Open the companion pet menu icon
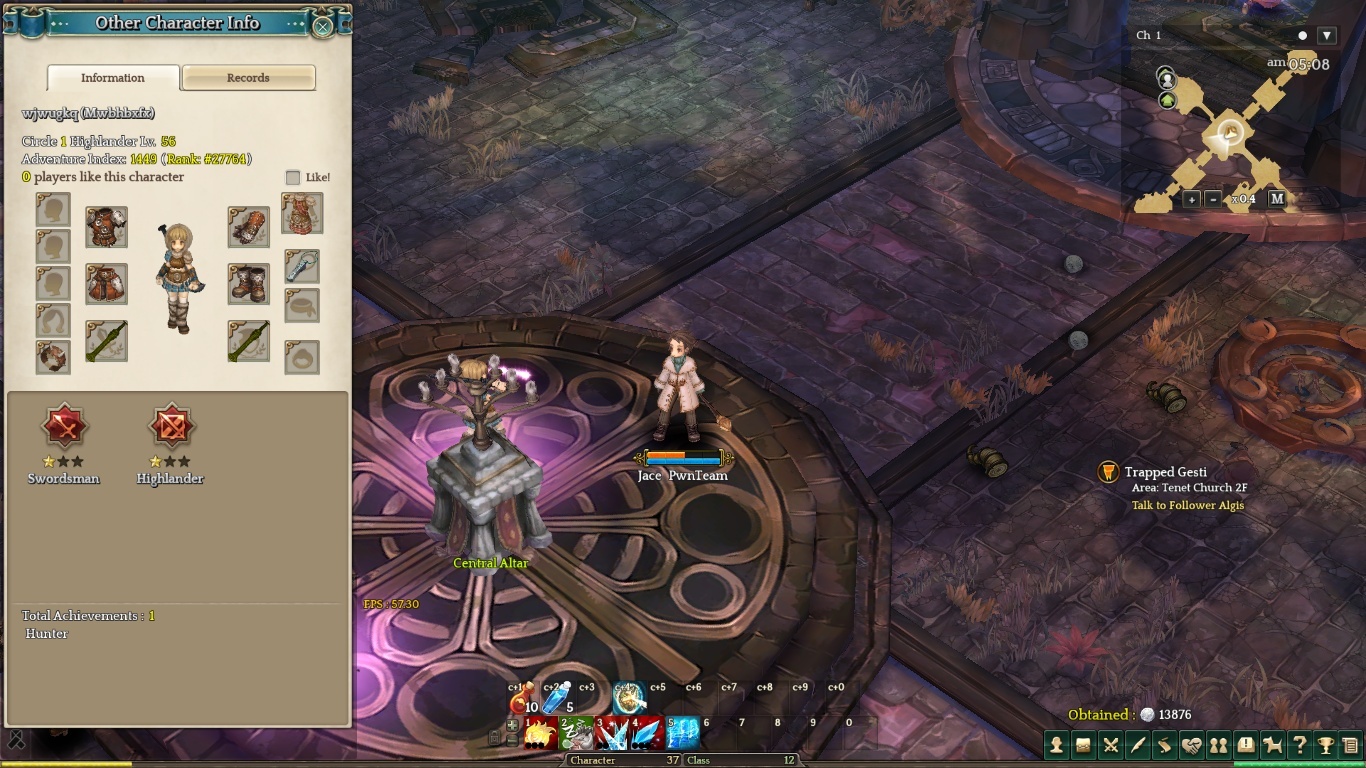This screenshot has height=768, width=1366. 1272,745
